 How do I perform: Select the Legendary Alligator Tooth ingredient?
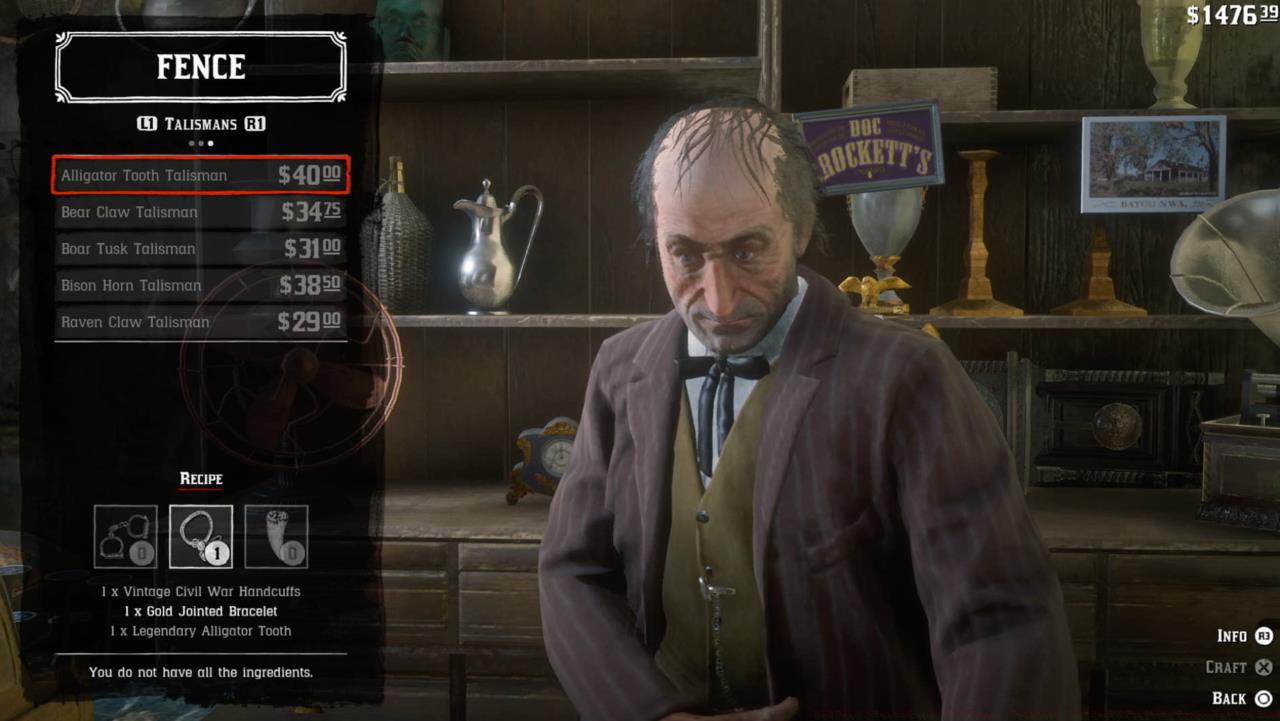(276, 537)
